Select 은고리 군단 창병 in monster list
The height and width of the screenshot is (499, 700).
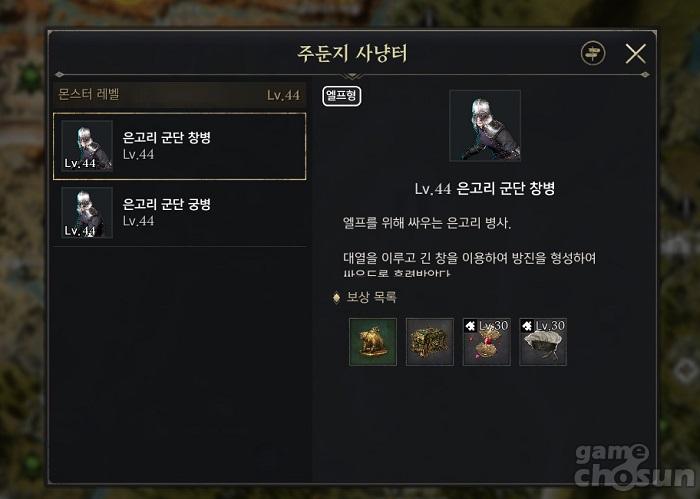coord(180,146)
